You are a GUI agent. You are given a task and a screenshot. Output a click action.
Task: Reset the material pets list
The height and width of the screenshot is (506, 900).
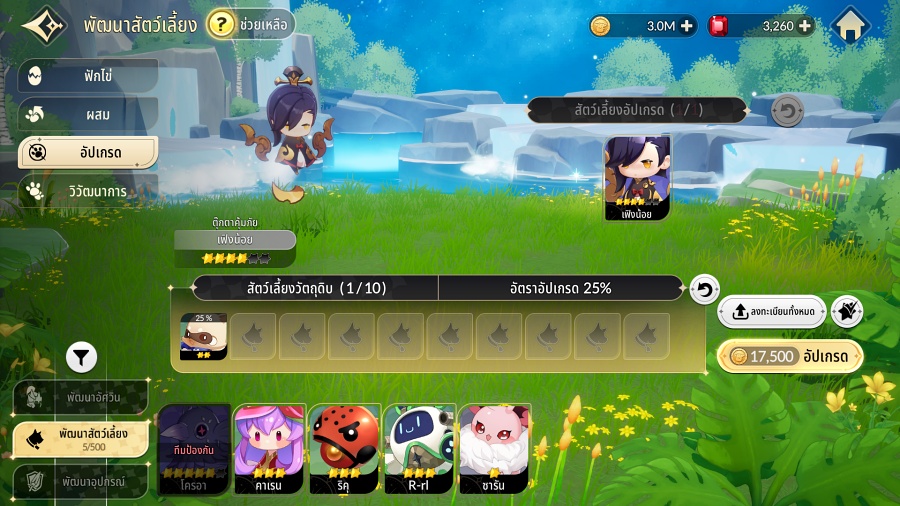click(704, 289)
